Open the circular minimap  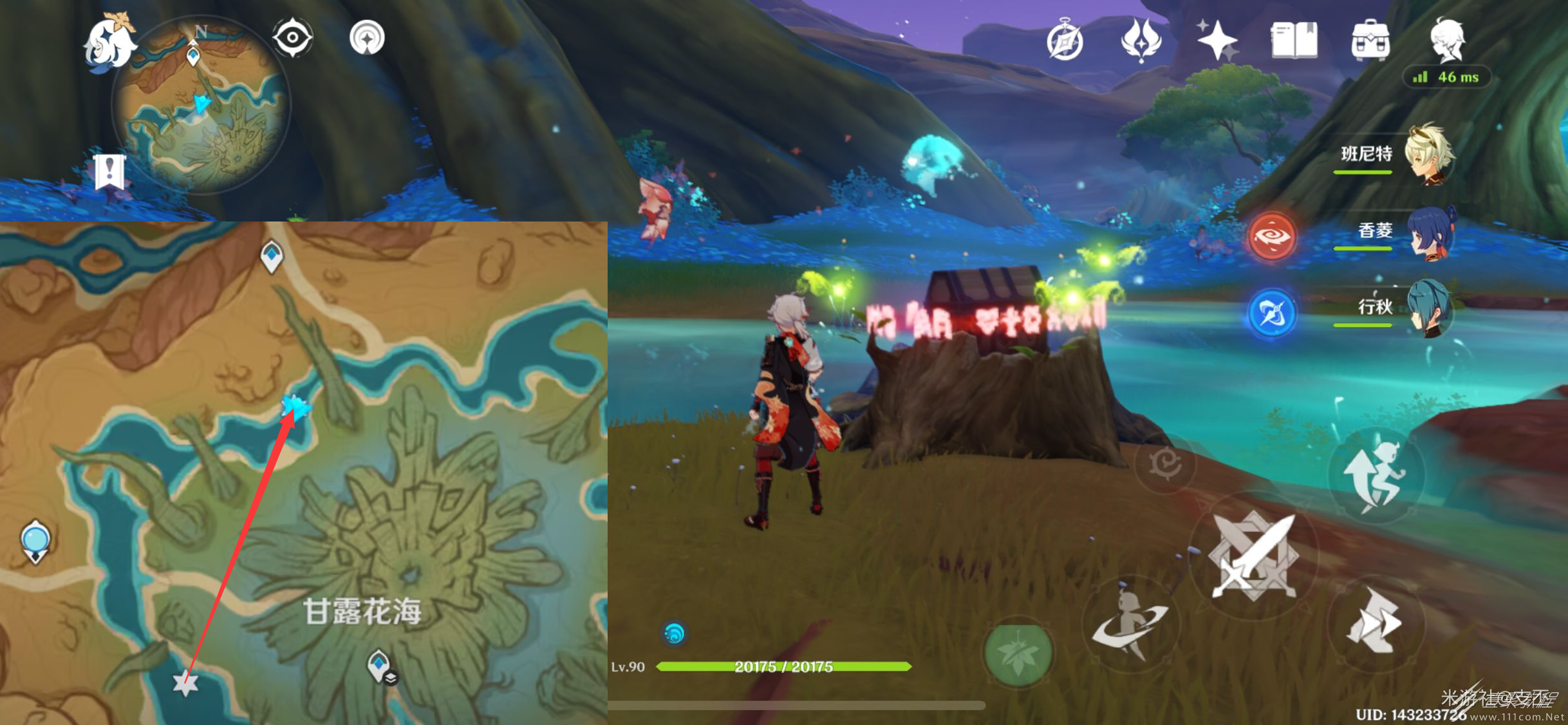(201, 104)
